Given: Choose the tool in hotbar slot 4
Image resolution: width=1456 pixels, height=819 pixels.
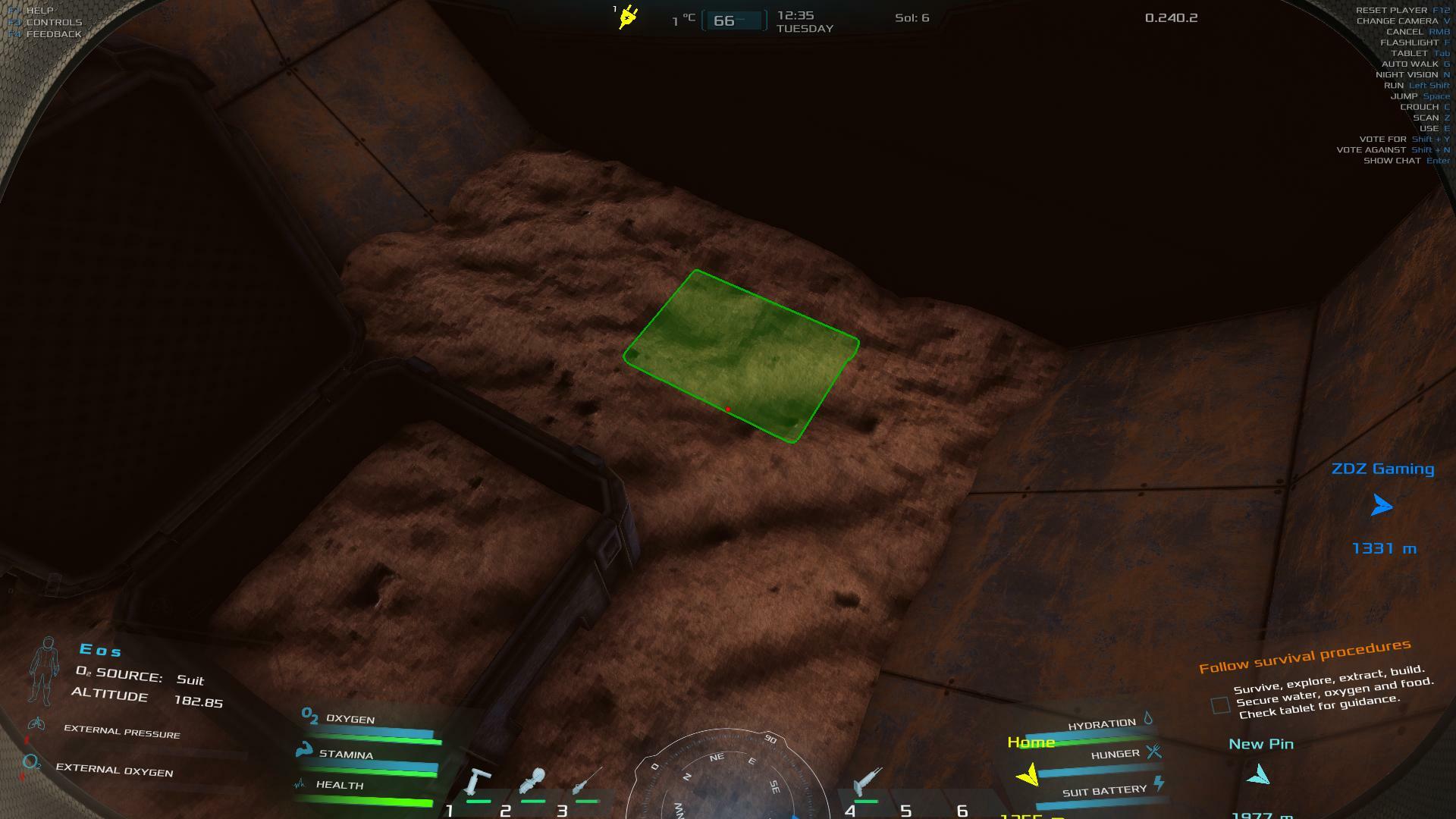Looking at the screenshot, I should [866, 784].
